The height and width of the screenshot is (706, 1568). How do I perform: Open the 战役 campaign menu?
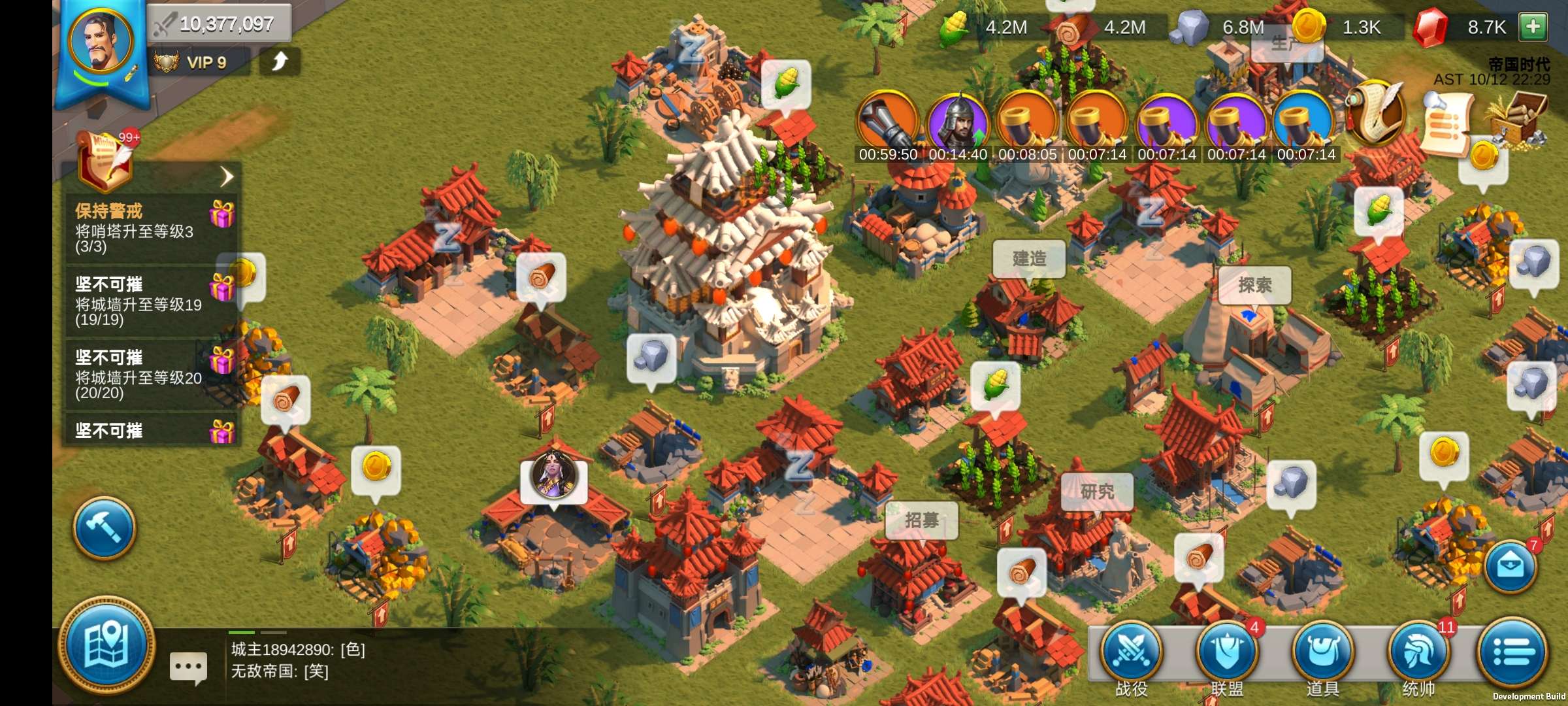click(1131, 654)
